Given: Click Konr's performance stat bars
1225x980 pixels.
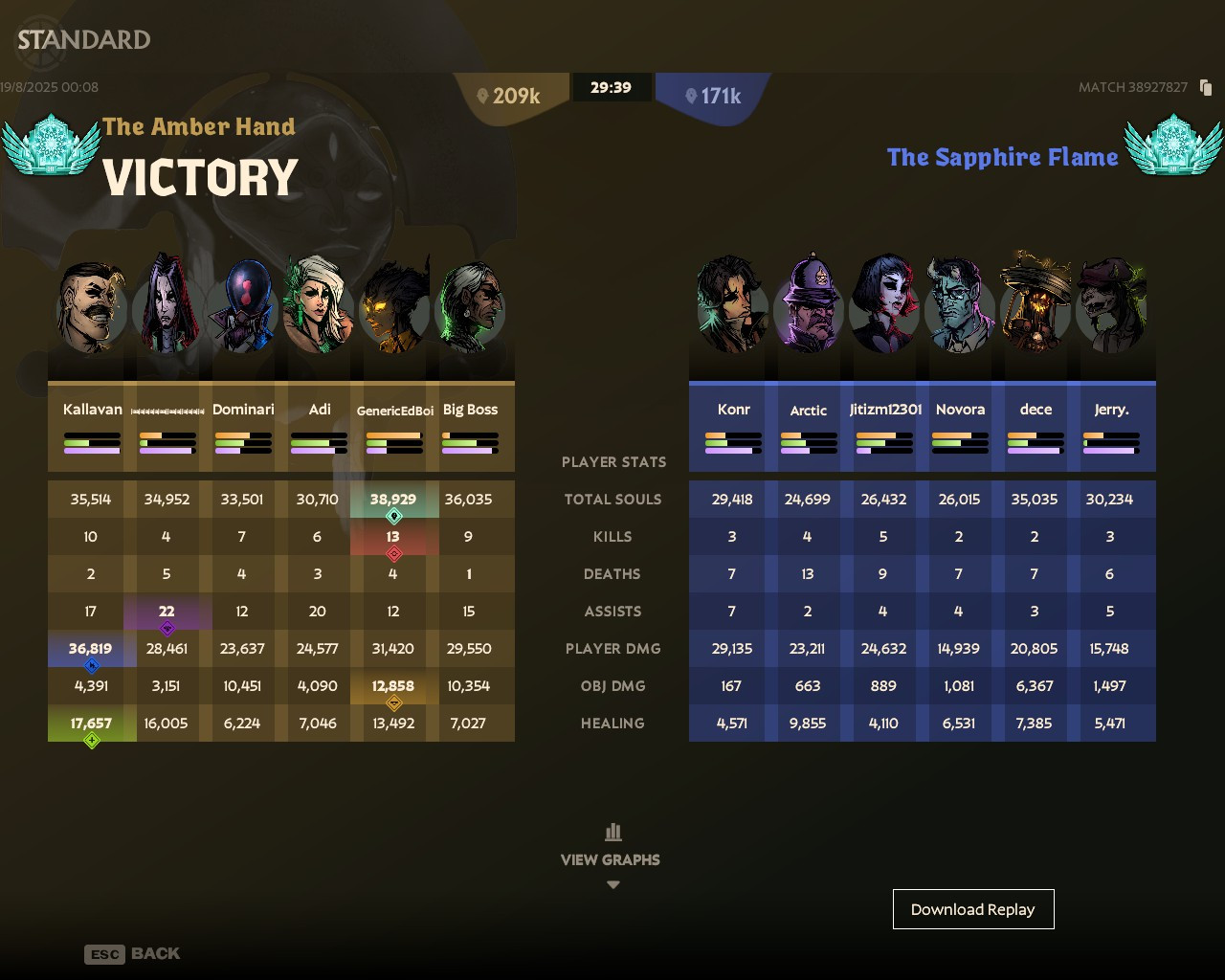Looking at the screenshot, I should click(733, 442).
